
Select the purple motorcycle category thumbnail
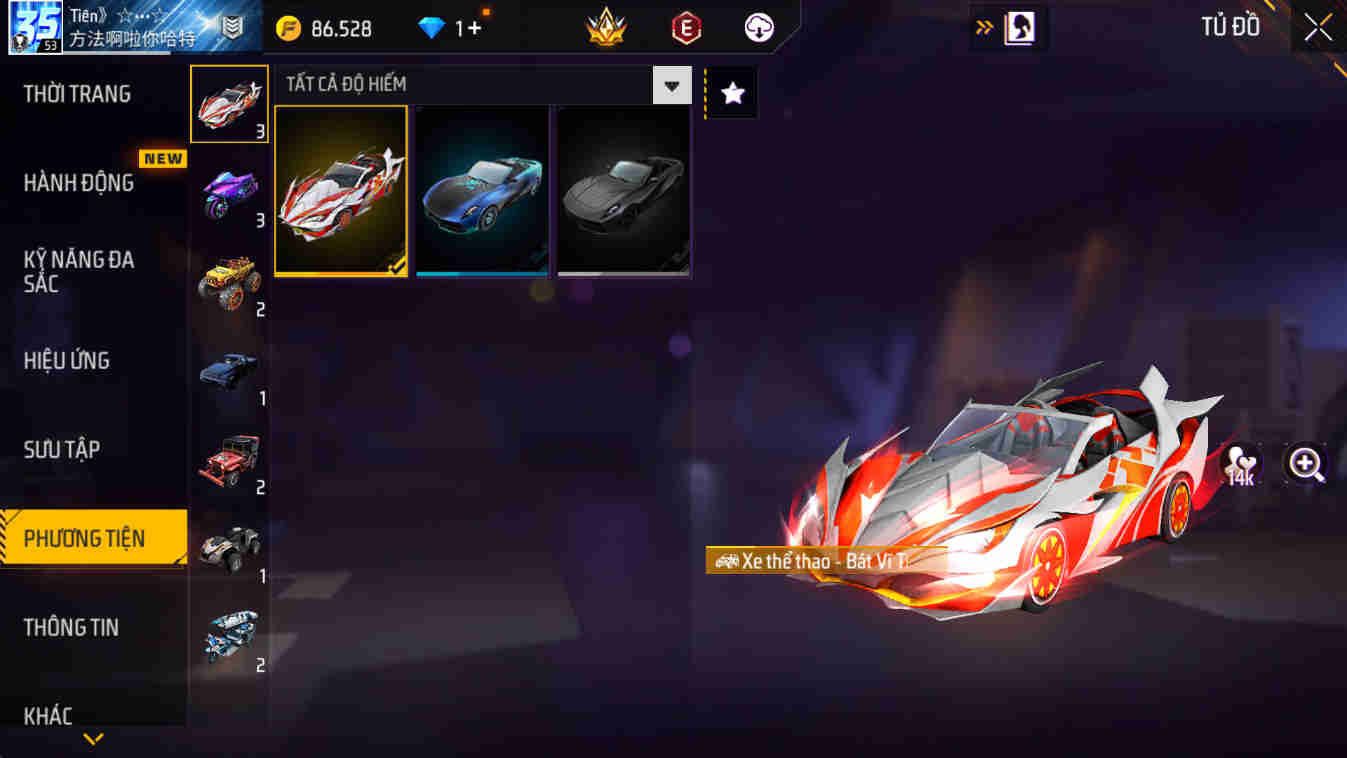[229, 193]
